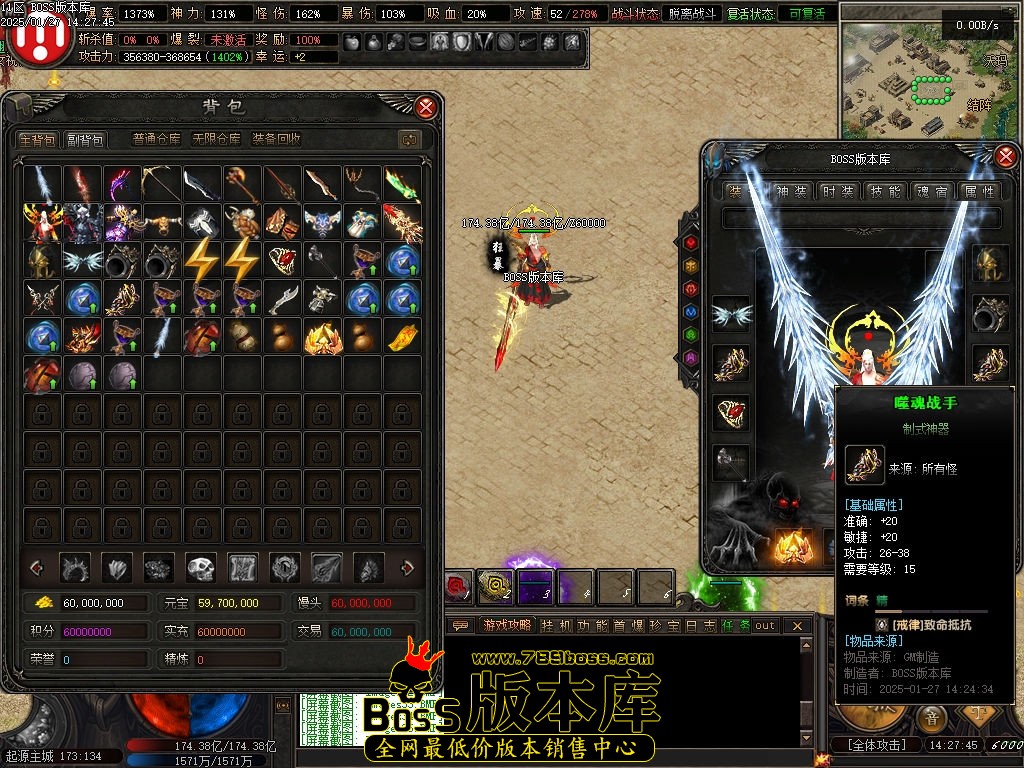Viewport: 1024px width, 768px height.
Task: Select the golden pickaxe item slot
Action: 162,184
